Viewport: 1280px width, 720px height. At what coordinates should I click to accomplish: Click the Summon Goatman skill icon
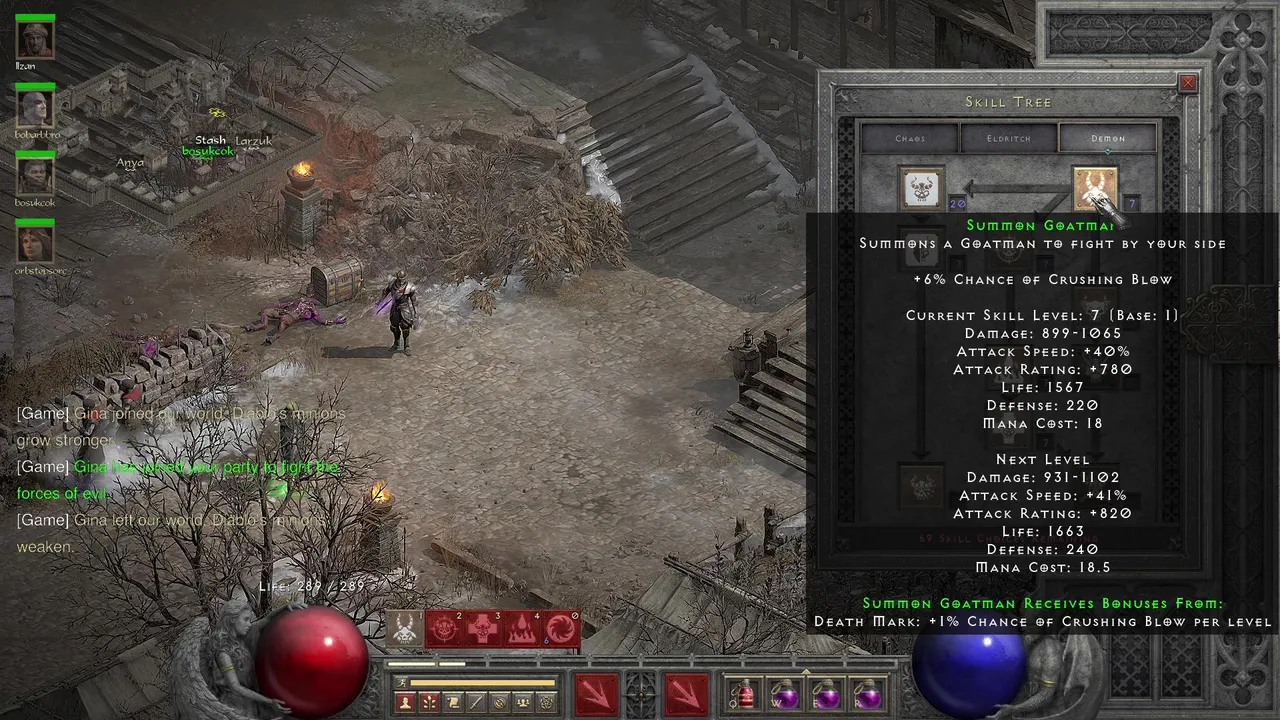pos(1095,188)
